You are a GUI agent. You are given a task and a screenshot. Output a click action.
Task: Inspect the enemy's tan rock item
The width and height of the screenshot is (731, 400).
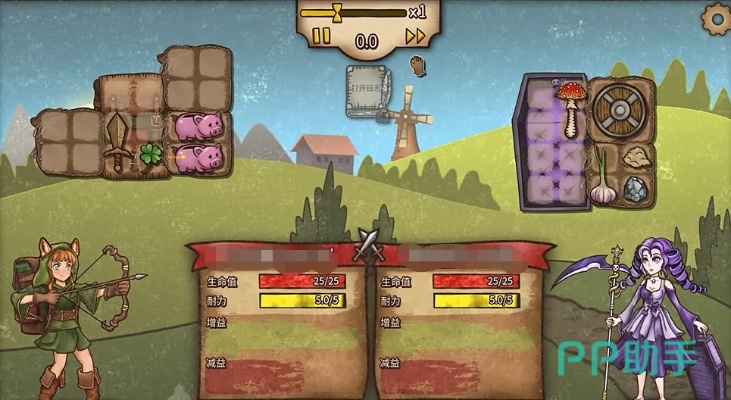(636, 158)
